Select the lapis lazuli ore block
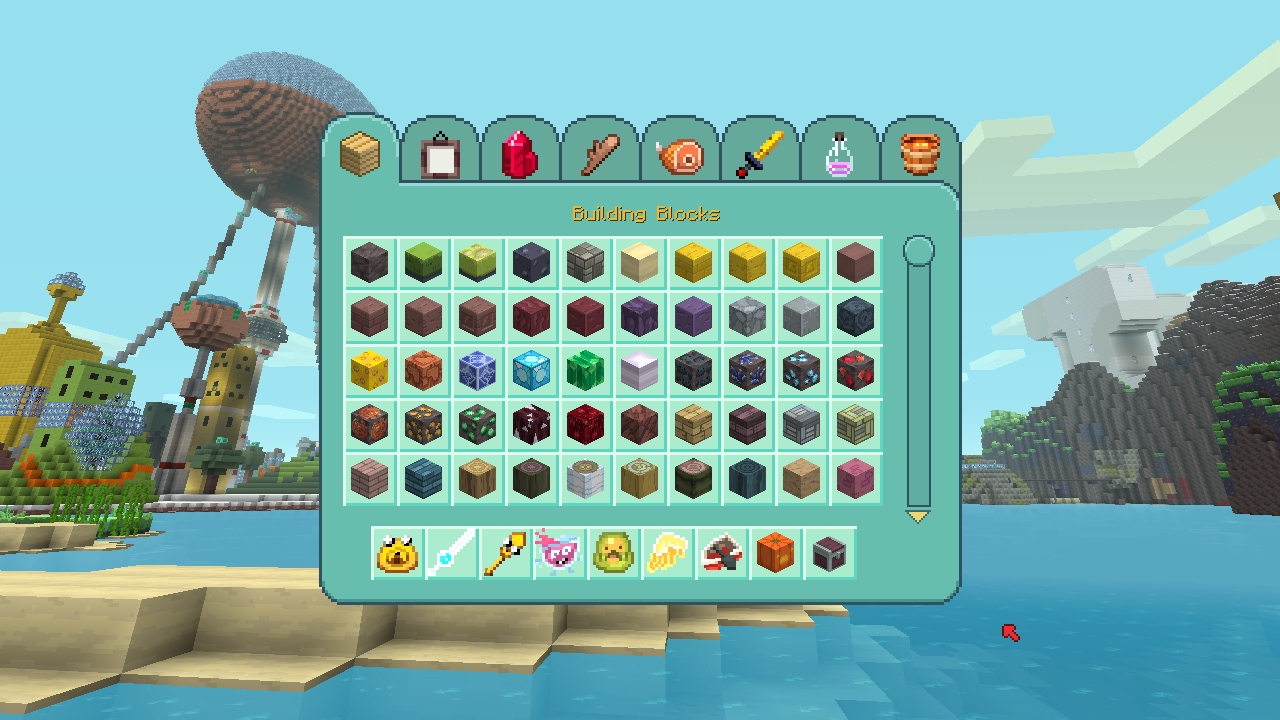 coord(747,370)
